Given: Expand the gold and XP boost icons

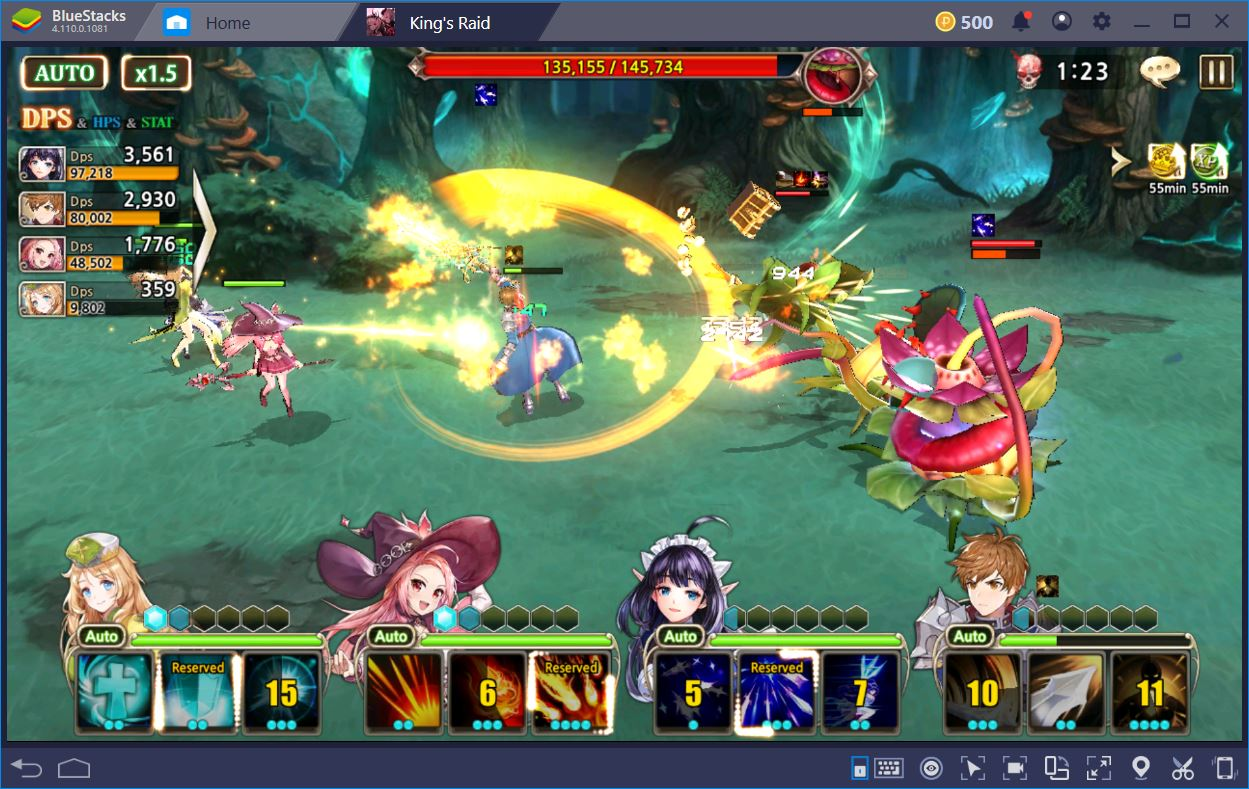Looking at the screenshot, I should [x=1122, y=161].
